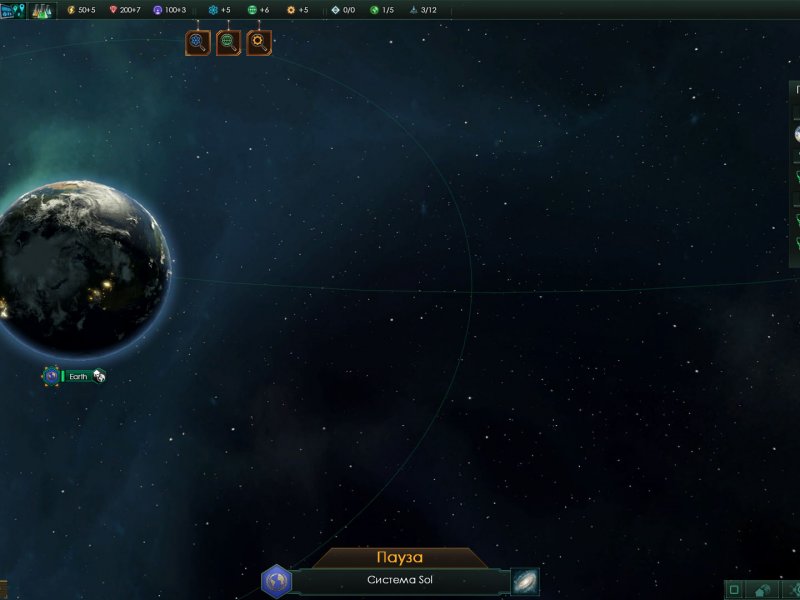Screen dimensions: 800x600
Task: Open the blue atom research alert
Action: pyautogui.click(x=198, y=42)
